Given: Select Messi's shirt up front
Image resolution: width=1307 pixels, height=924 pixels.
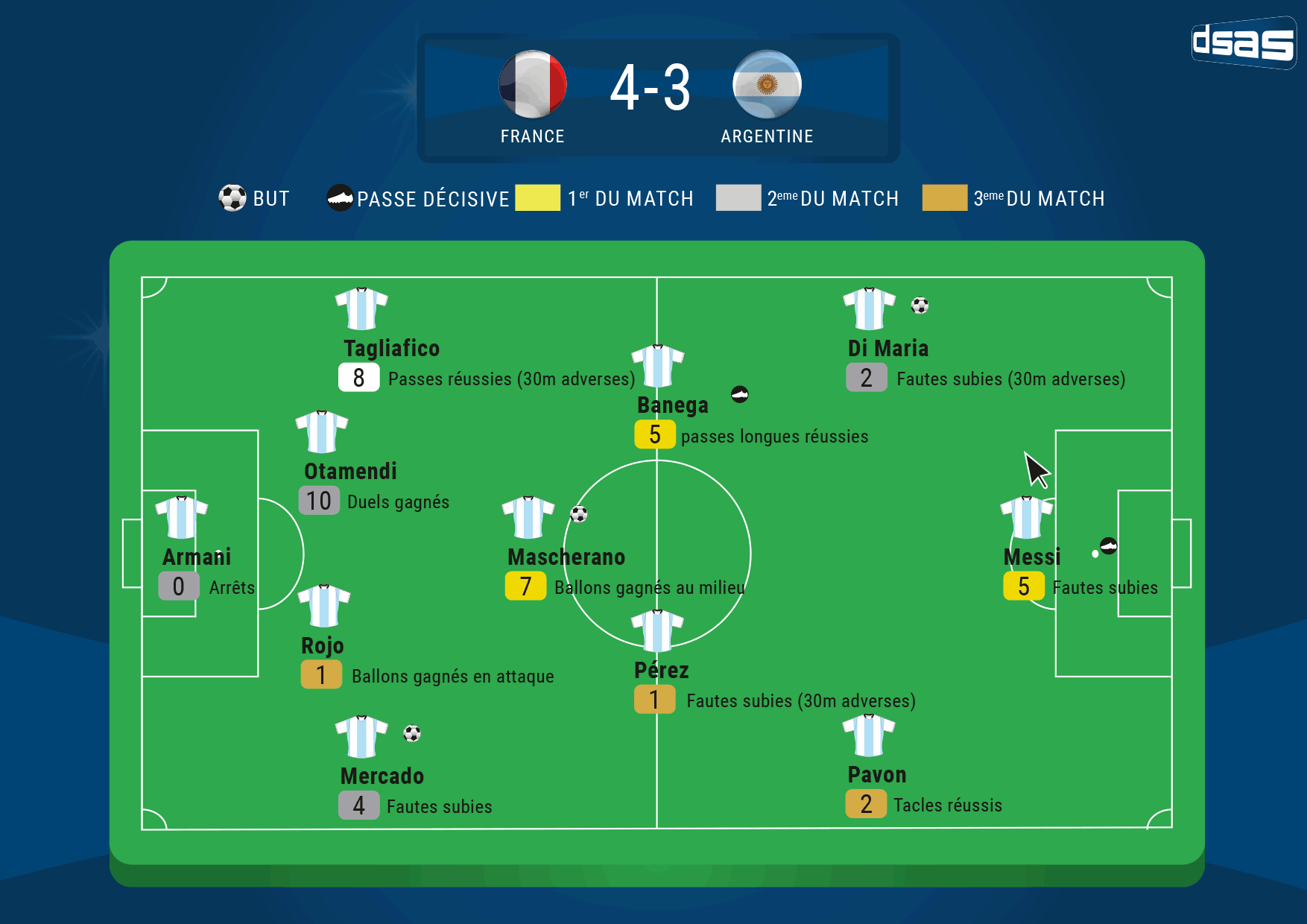Looking at the screenshot, I should pos(1026,517).
